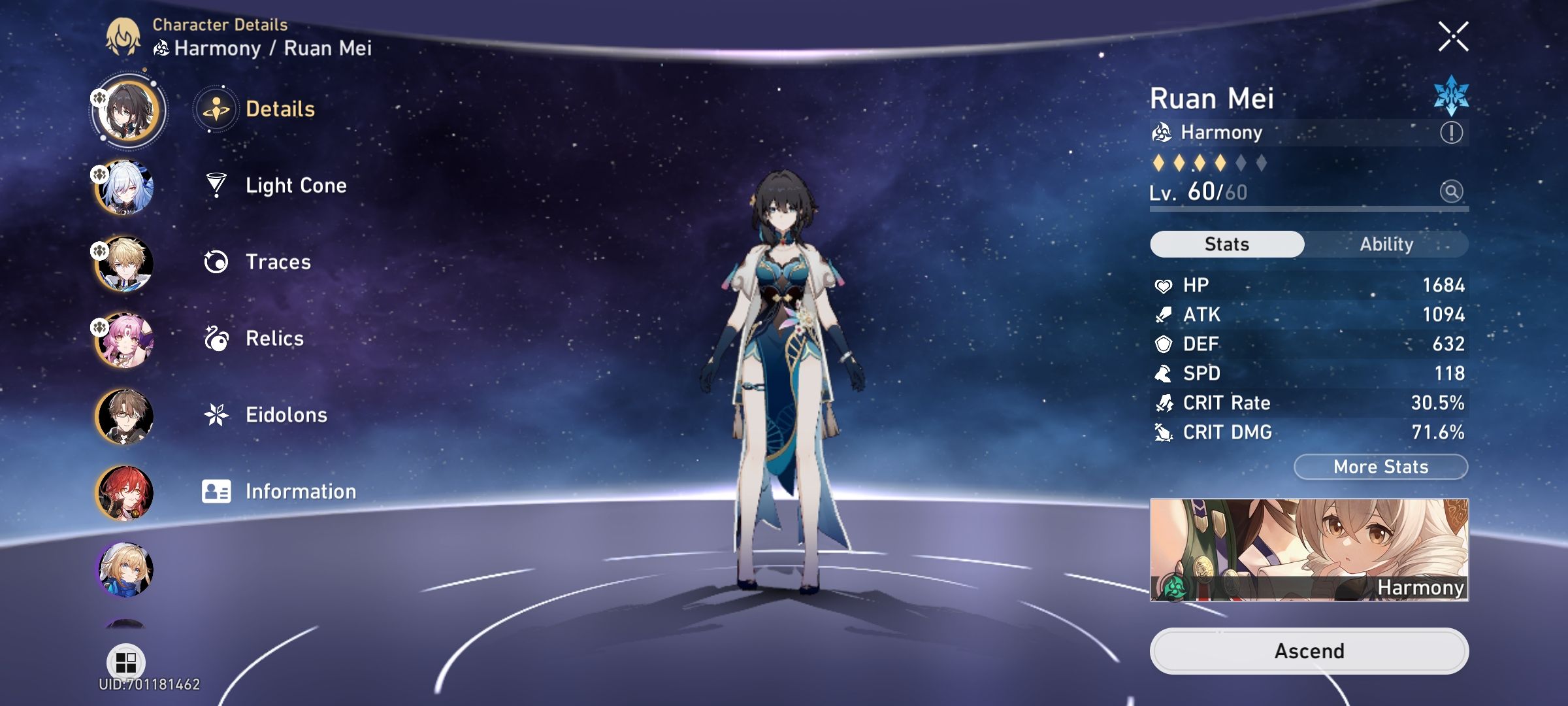
Task: Open the Relics section
Action: coord(274,338)
